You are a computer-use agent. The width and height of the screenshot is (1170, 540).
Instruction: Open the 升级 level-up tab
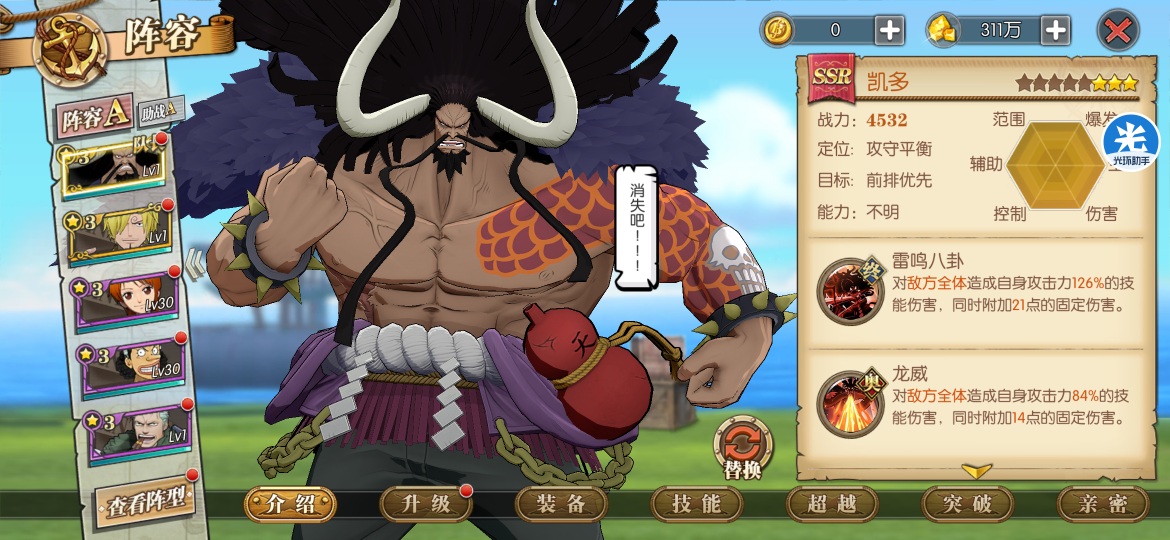click(x=426, y=504)
